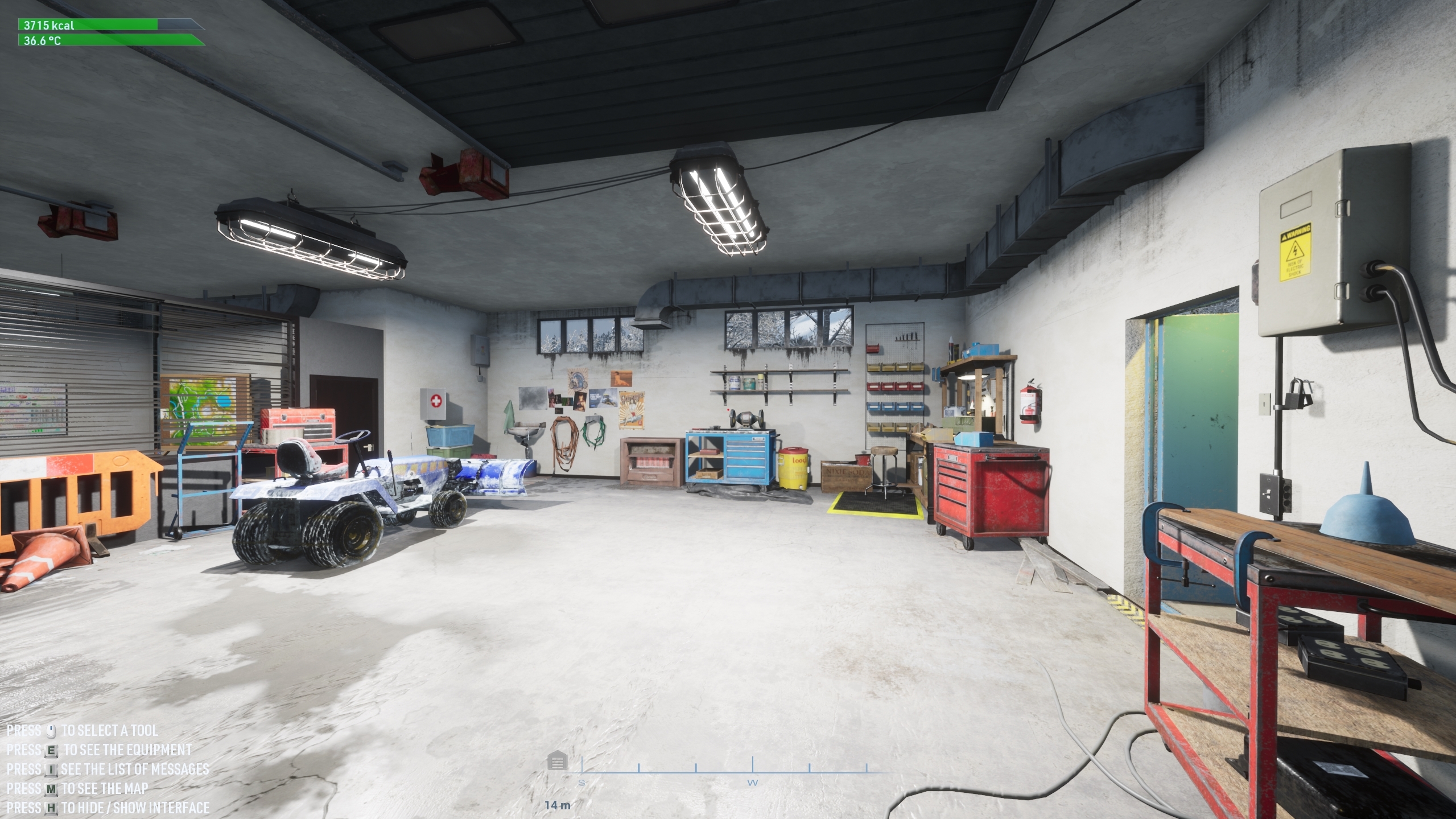Click the I key icon in the messages prompt
Image resolution: width=1456 pixels, height=819 pixels.
point(50,770)
